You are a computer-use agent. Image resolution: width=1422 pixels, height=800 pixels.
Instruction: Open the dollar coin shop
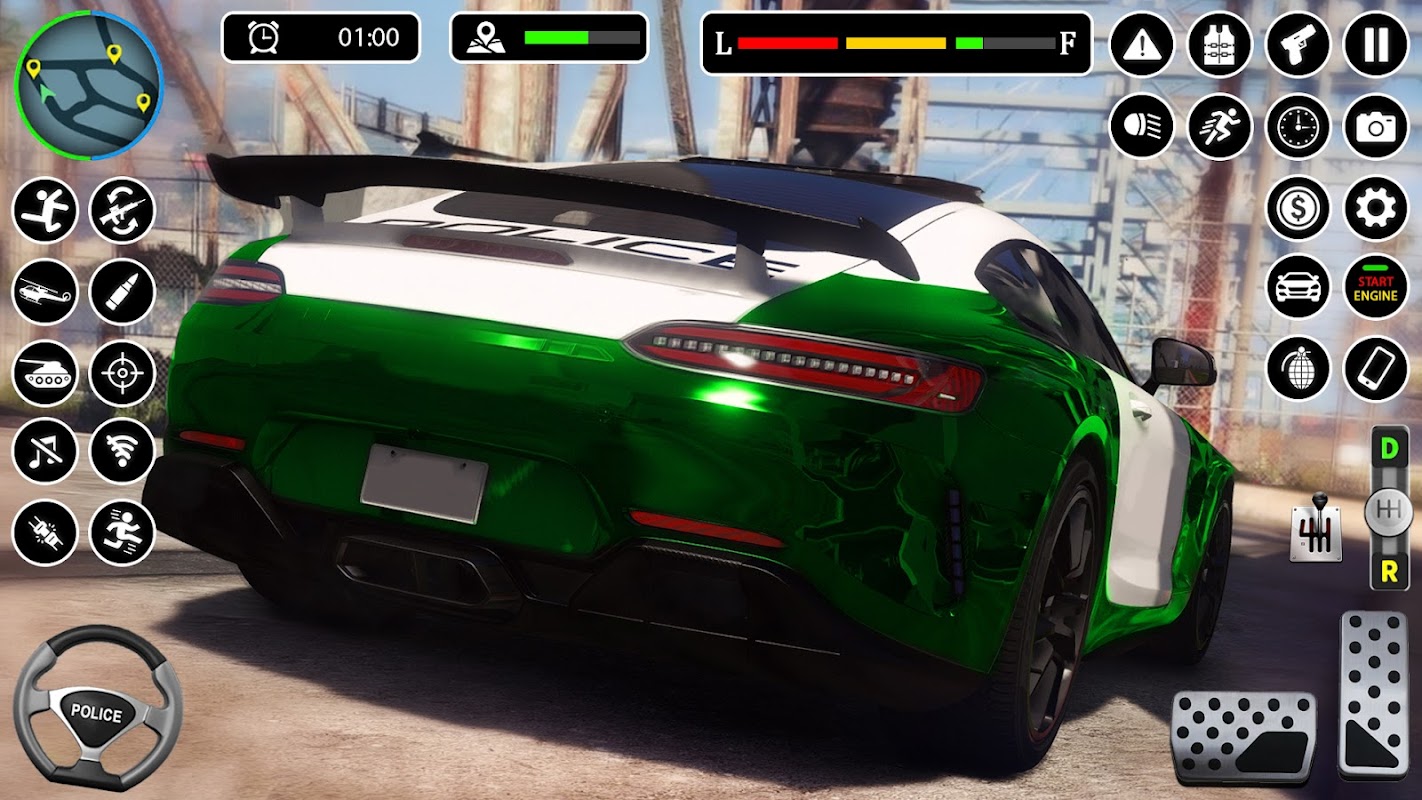1297,208
